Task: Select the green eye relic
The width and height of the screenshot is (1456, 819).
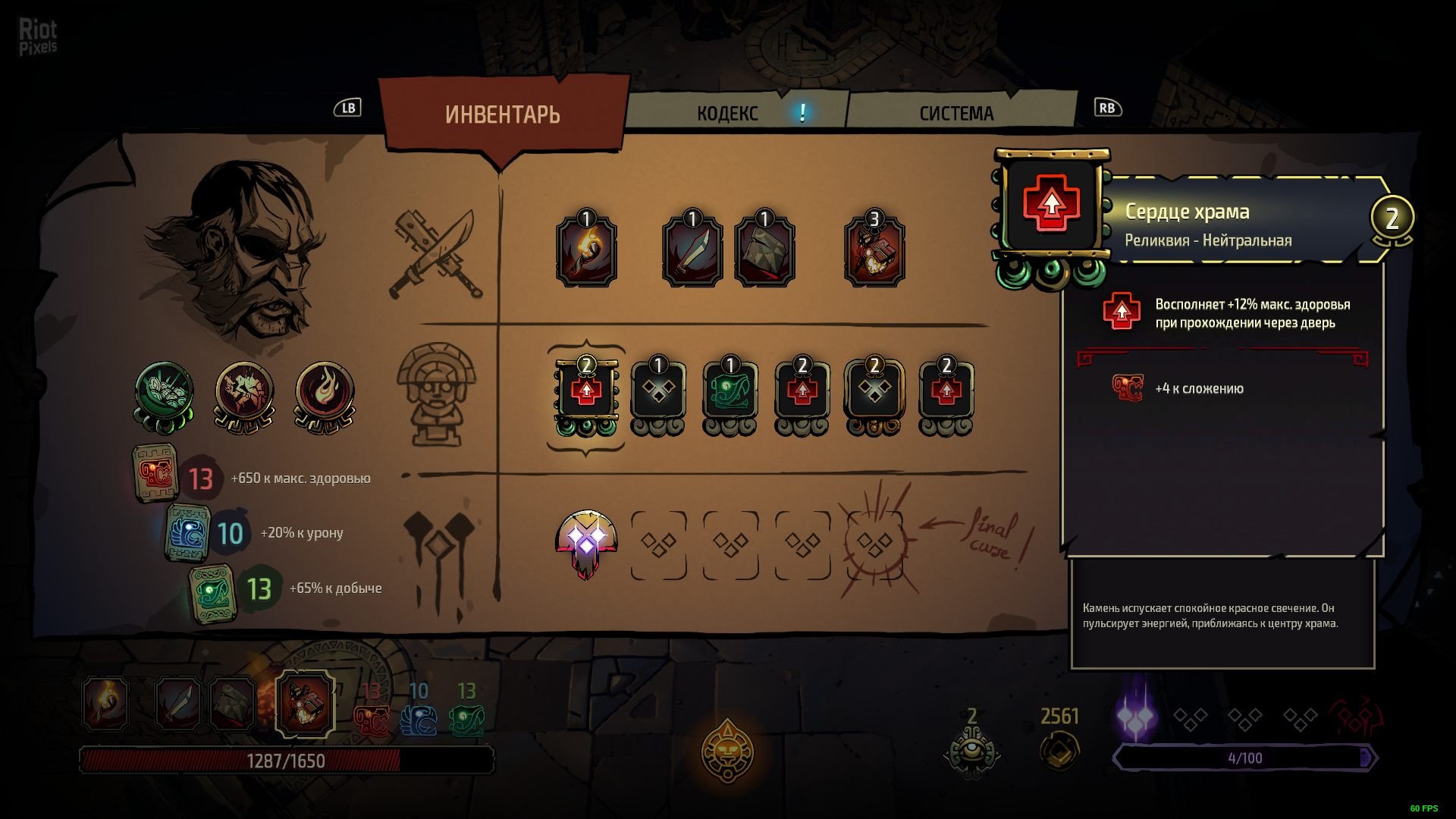Action: coord(730,393)
